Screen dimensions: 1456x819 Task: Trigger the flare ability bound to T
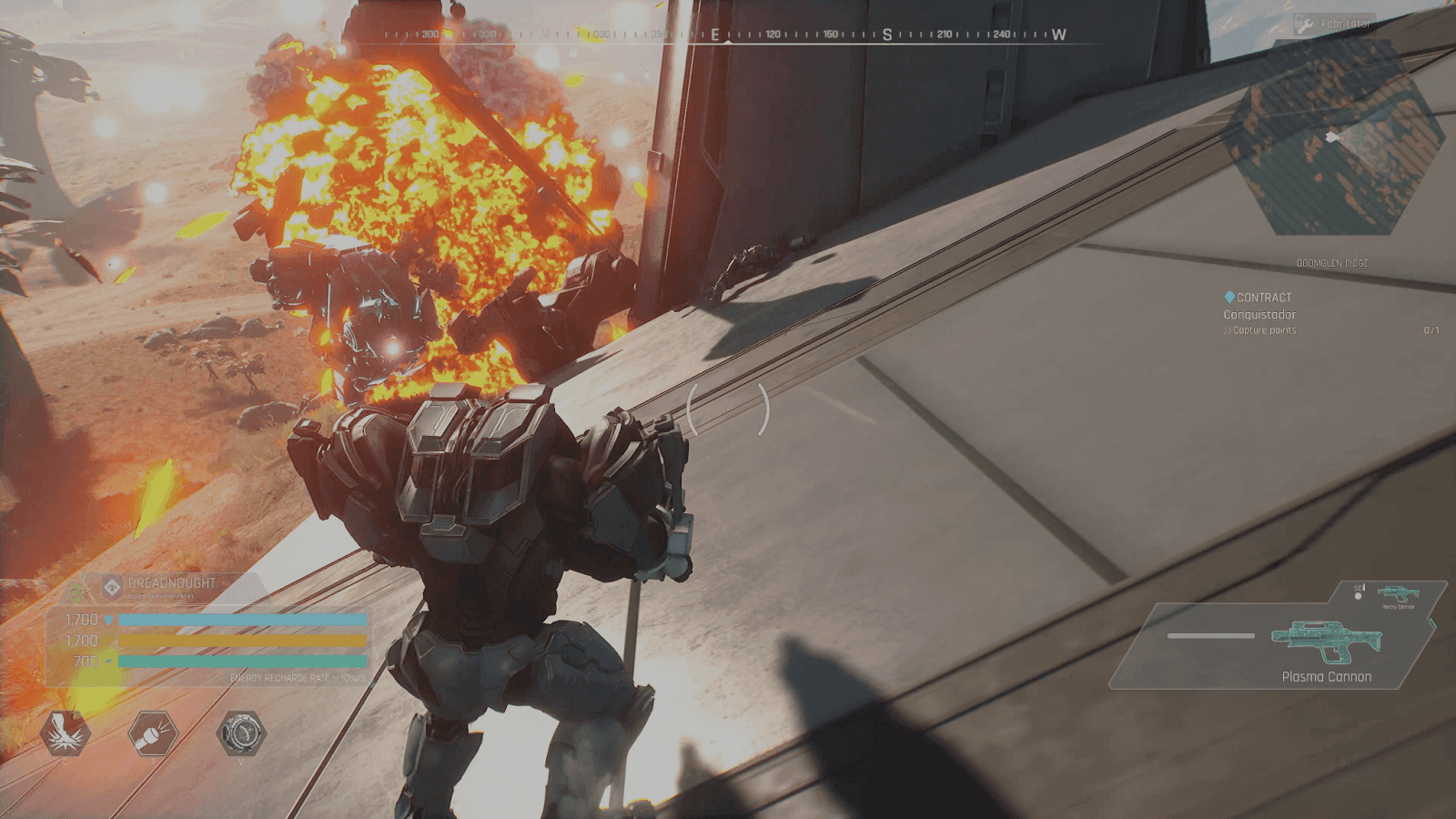click(x=152, y=735)
